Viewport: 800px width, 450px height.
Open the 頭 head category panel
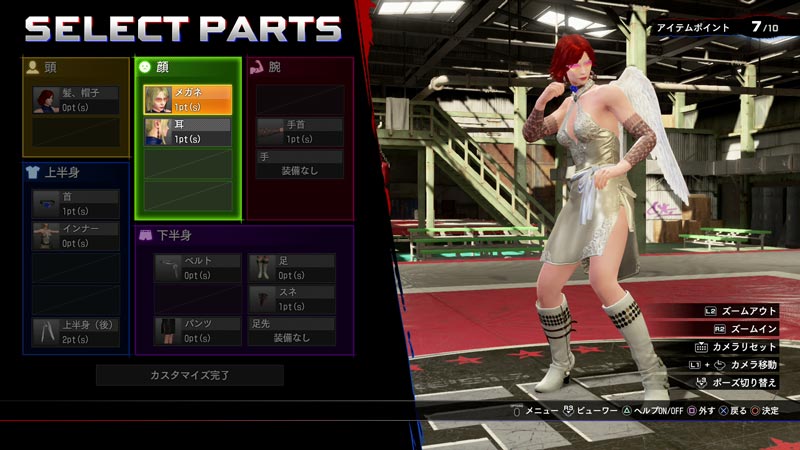click(x=76, y=68)
